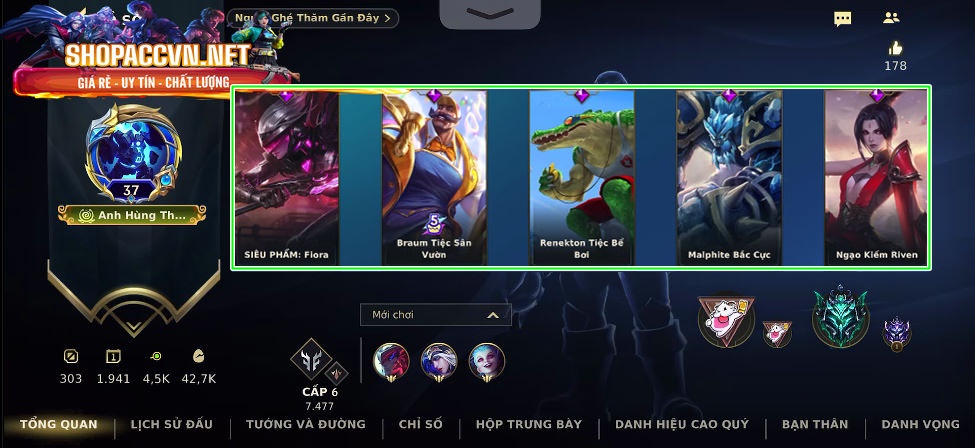
Task: Select the Ngạo Kiếm Riven skin card
Action: click(x=876, y=178)
